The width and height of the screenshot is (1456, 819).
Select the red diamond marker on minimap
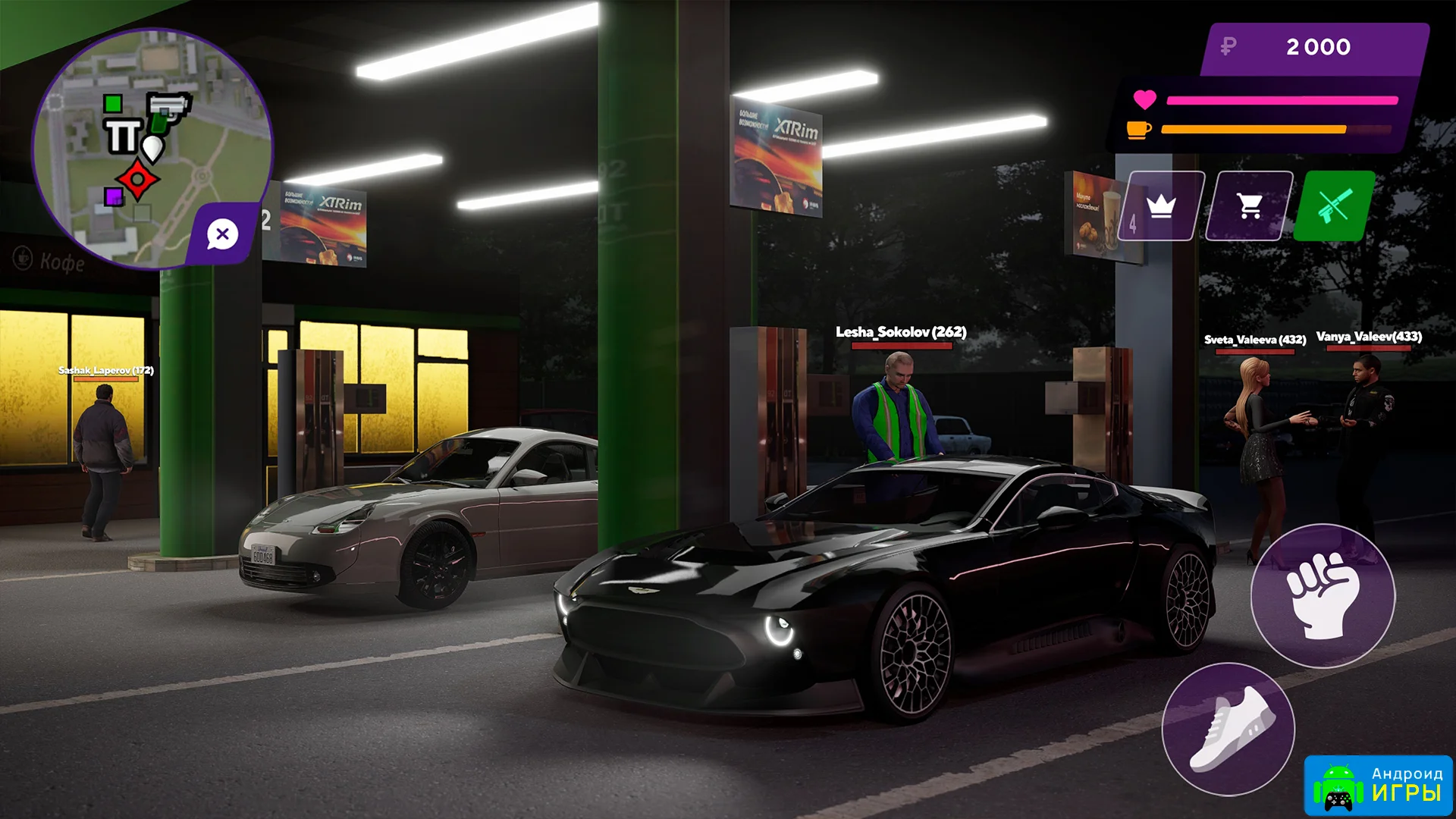tap(137, 180)
